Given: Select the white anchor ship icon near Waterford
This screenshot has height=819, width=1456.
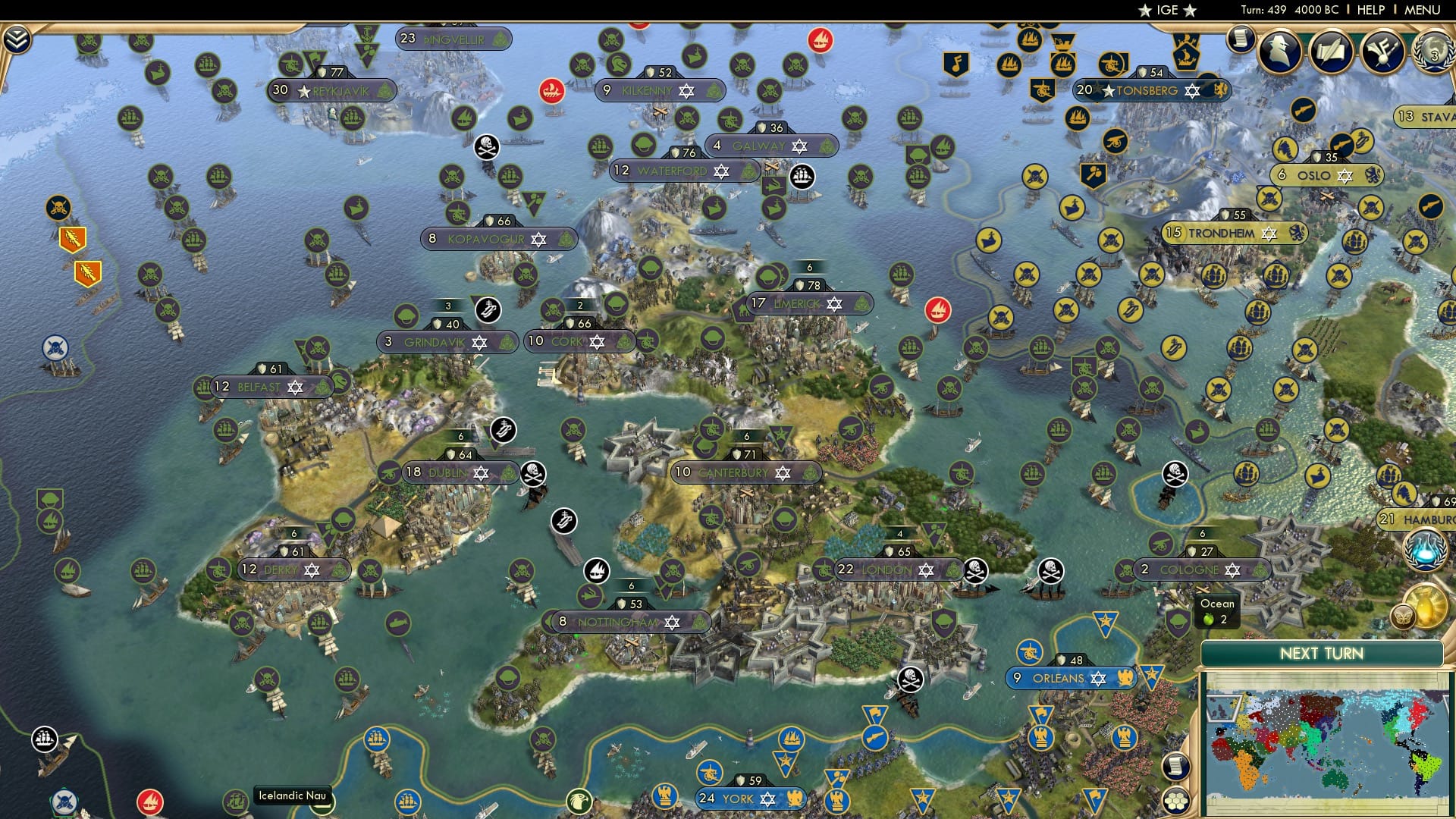Looking at the screenshot, I should (x=802, y=177).
